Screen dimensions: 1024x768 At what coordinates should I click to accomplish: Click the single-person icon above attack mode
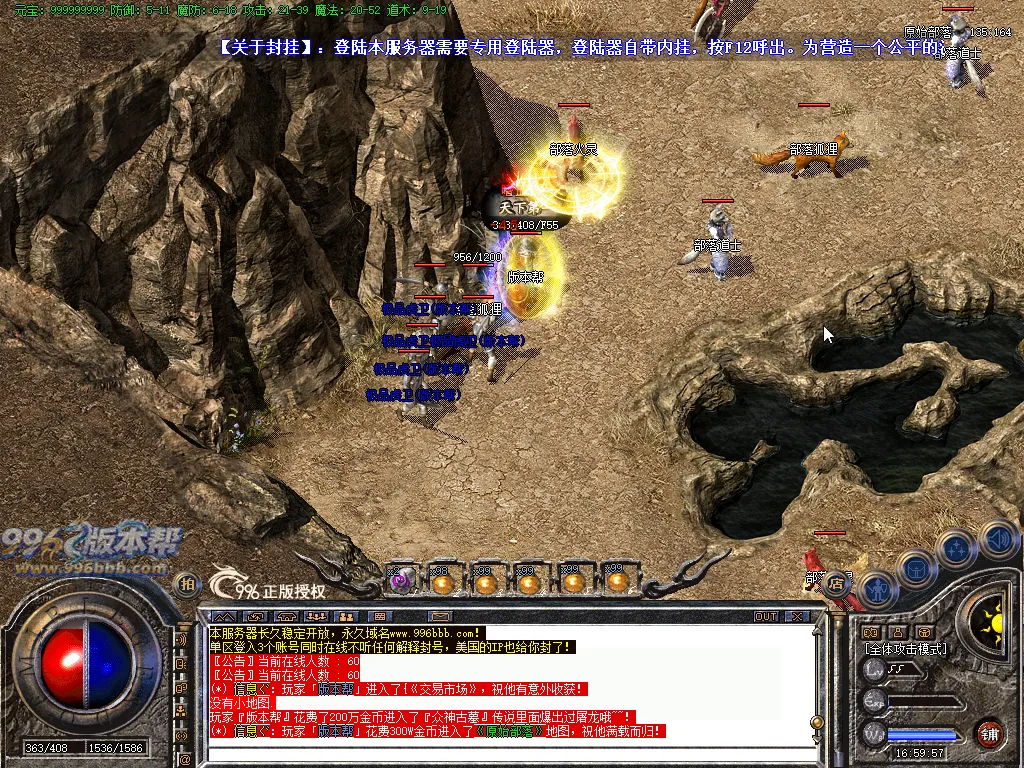pos(897,632)
